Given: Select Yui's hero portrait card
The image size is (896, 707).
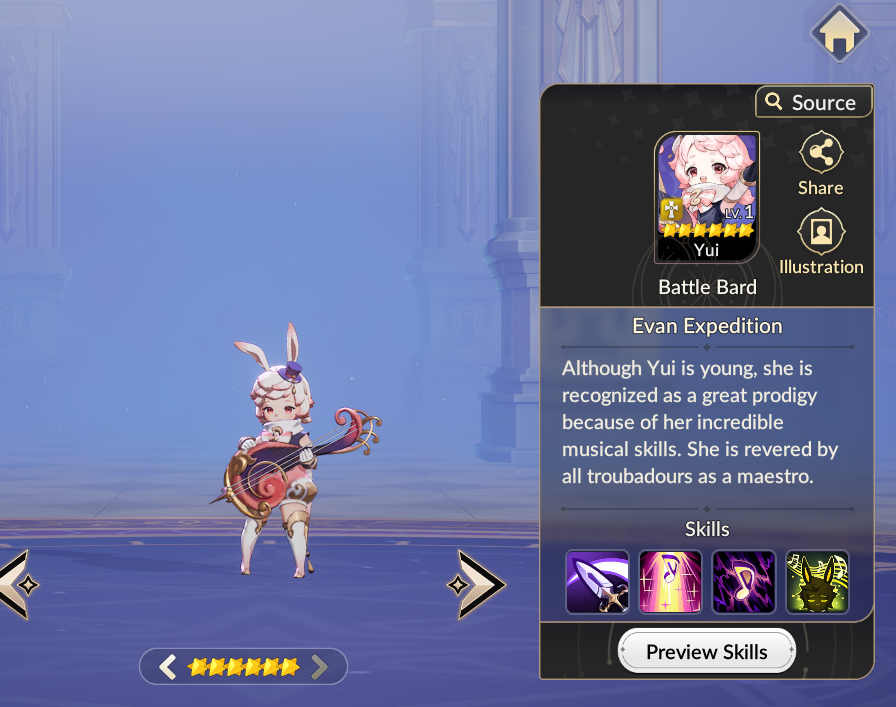Looking at the screenshot, I should coord(706,197).
